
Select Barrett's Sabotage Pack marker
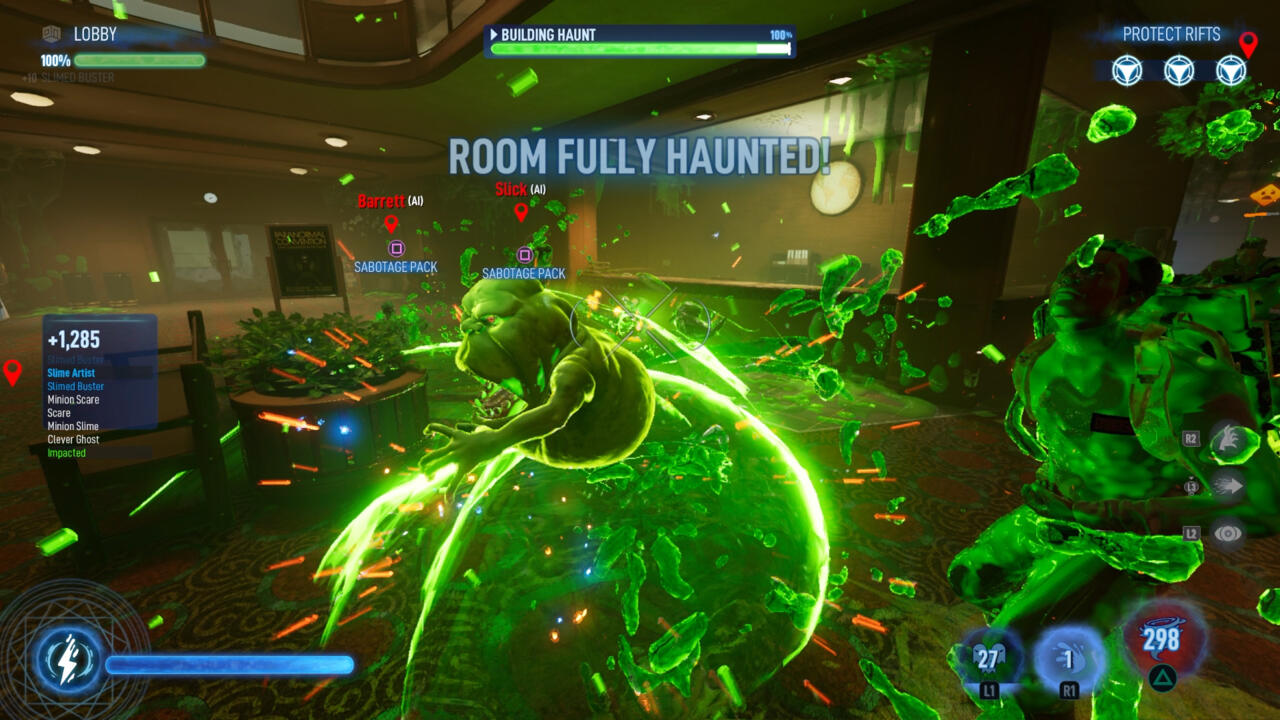(396, 248)
